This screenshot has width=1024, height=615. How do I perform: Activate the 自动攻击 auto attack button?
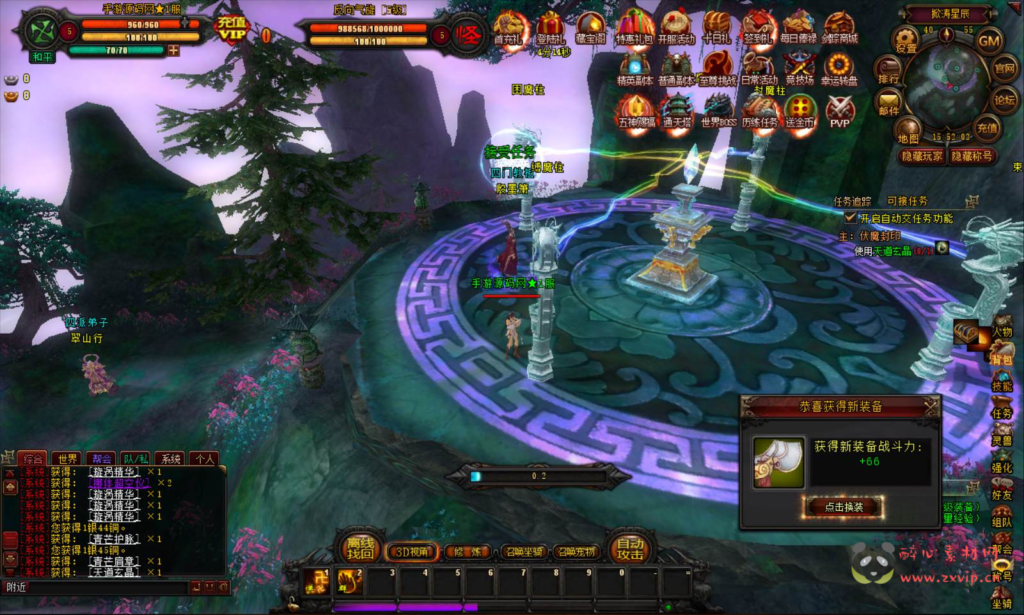[630, 548]
